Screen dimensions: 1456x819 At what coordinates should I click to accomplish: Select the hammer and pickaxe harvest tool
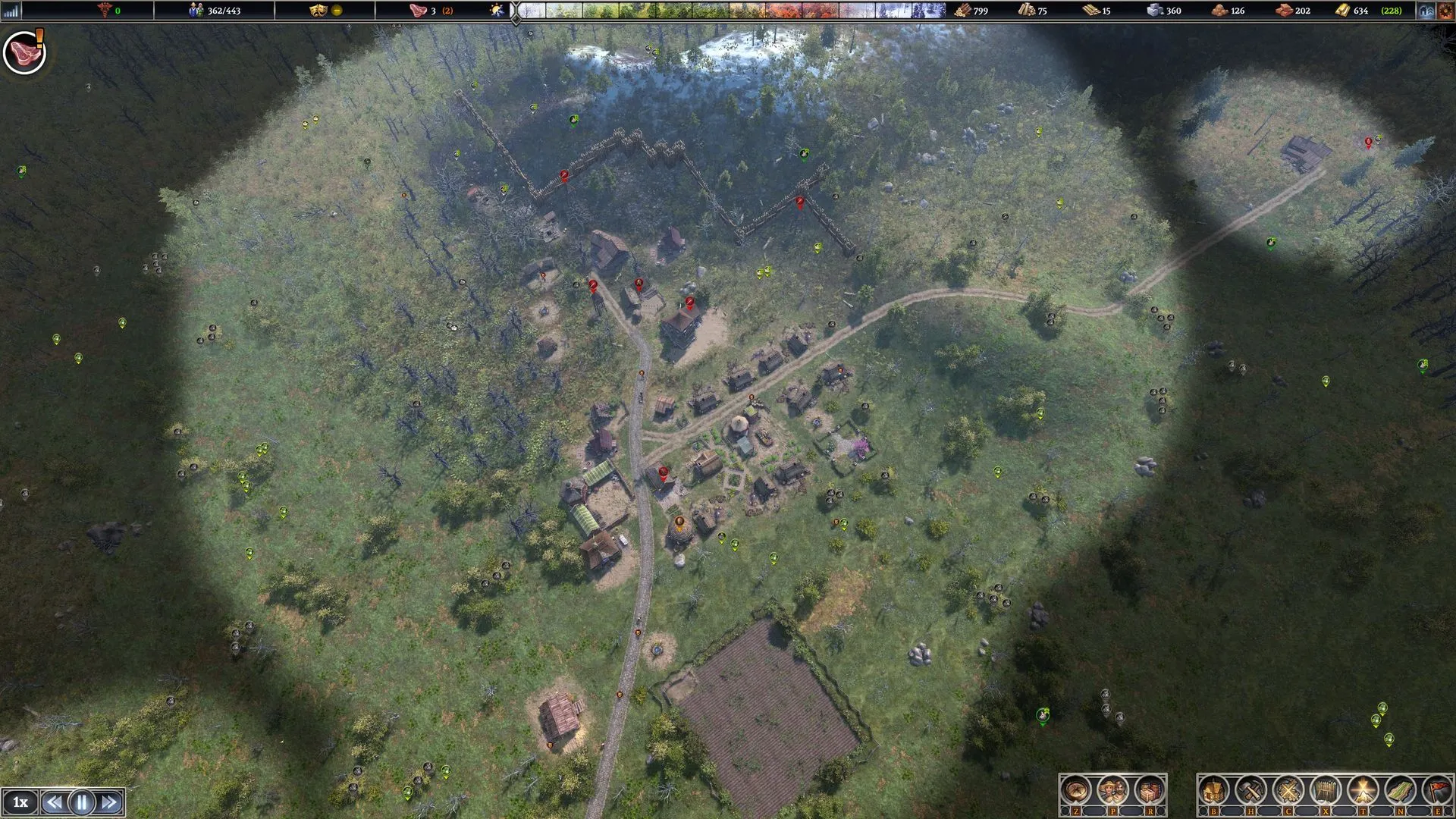point(1250,791)
